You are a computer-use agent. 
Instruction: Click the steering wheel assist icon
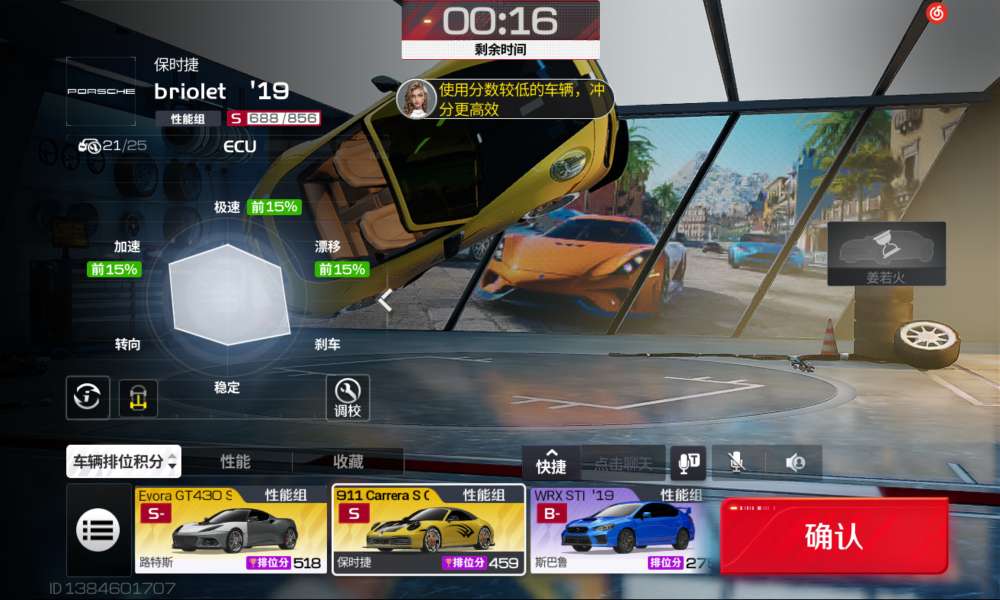click(88, 397)
